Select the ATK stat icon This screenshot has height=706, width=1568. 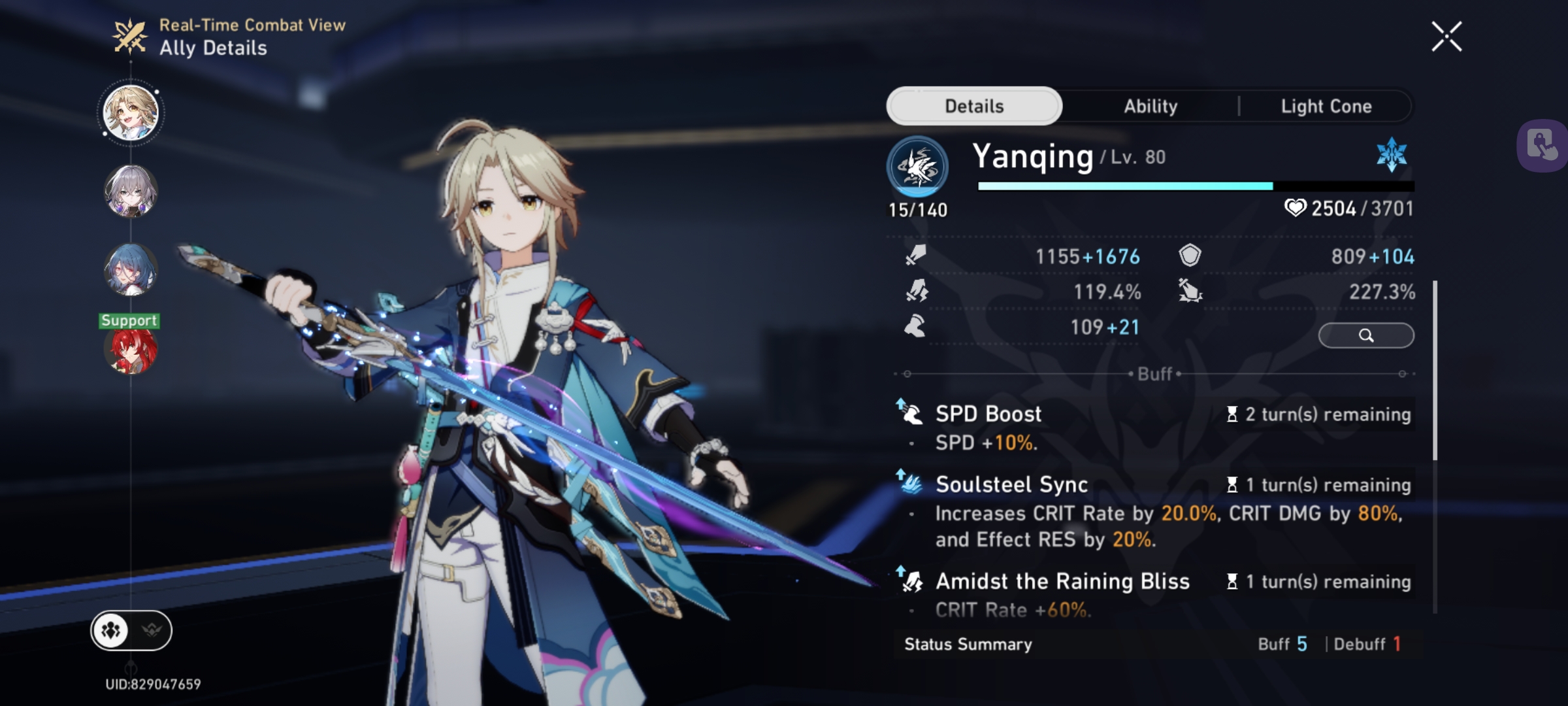pyautogui.click(x=915, y=257)
